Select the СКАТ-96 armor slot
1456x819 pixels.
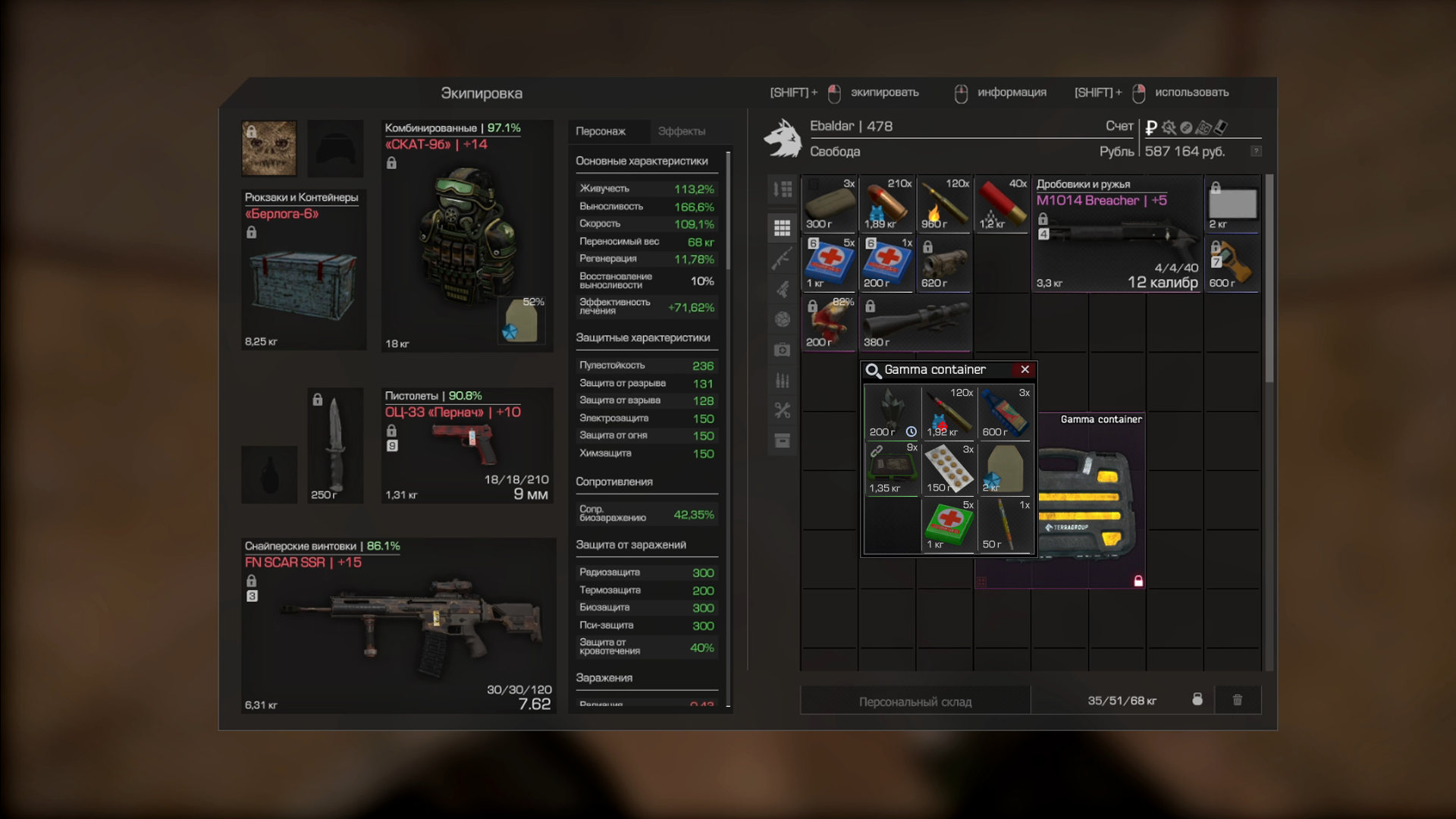point(467,236)
